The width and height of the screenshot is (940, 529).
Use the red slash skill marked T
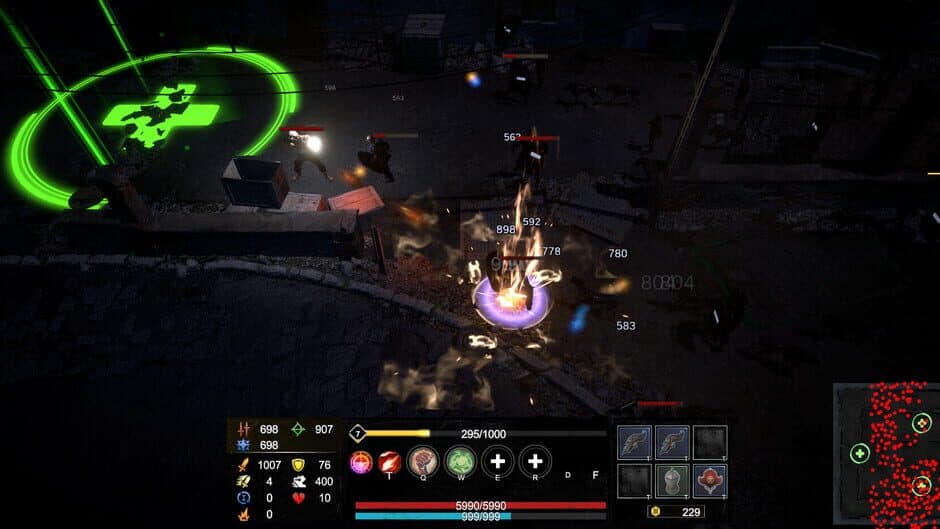coord(390,462)
